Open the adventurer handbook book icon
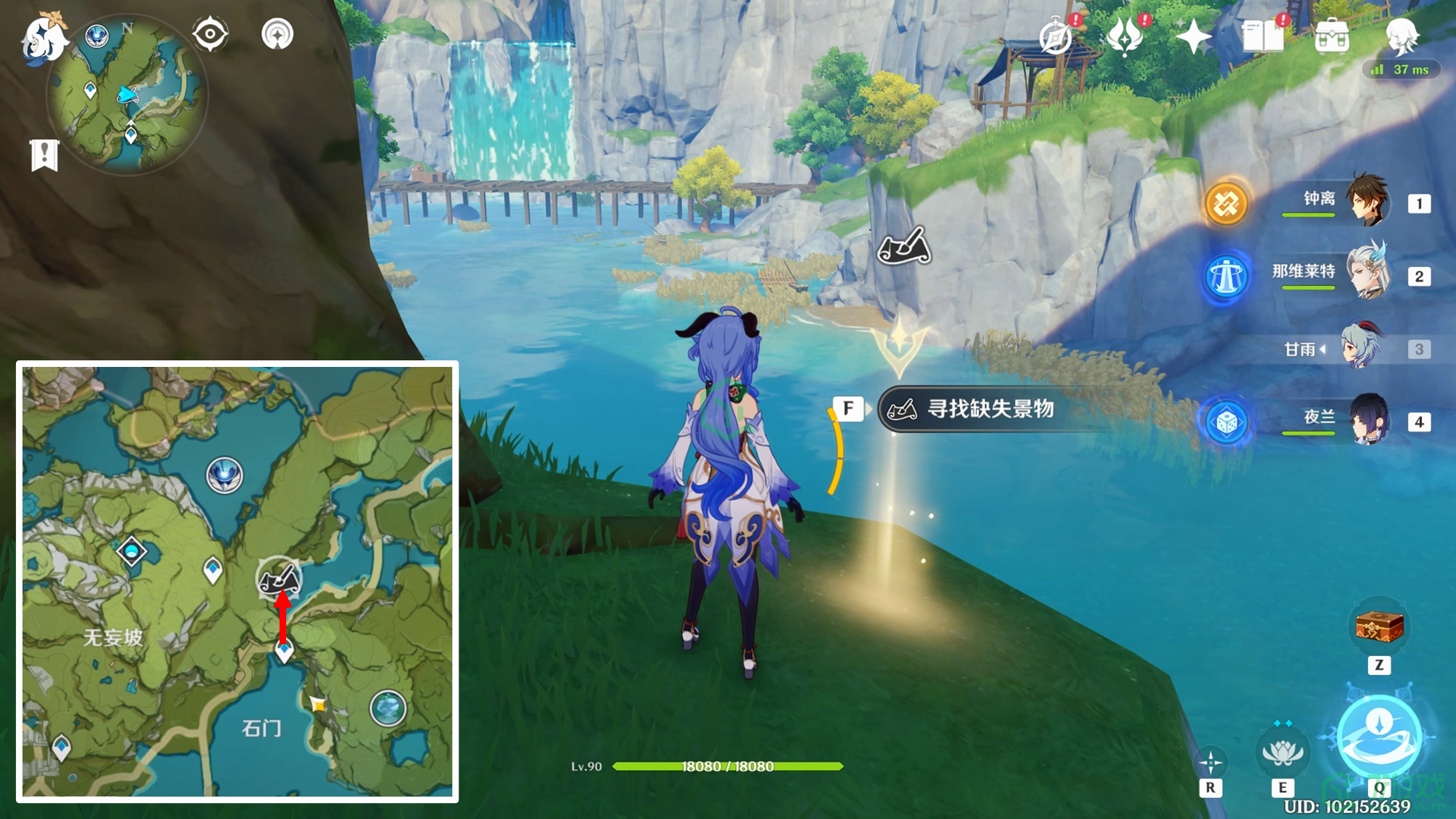Viewport: 1456px width, 819px height. [1263, 36]
